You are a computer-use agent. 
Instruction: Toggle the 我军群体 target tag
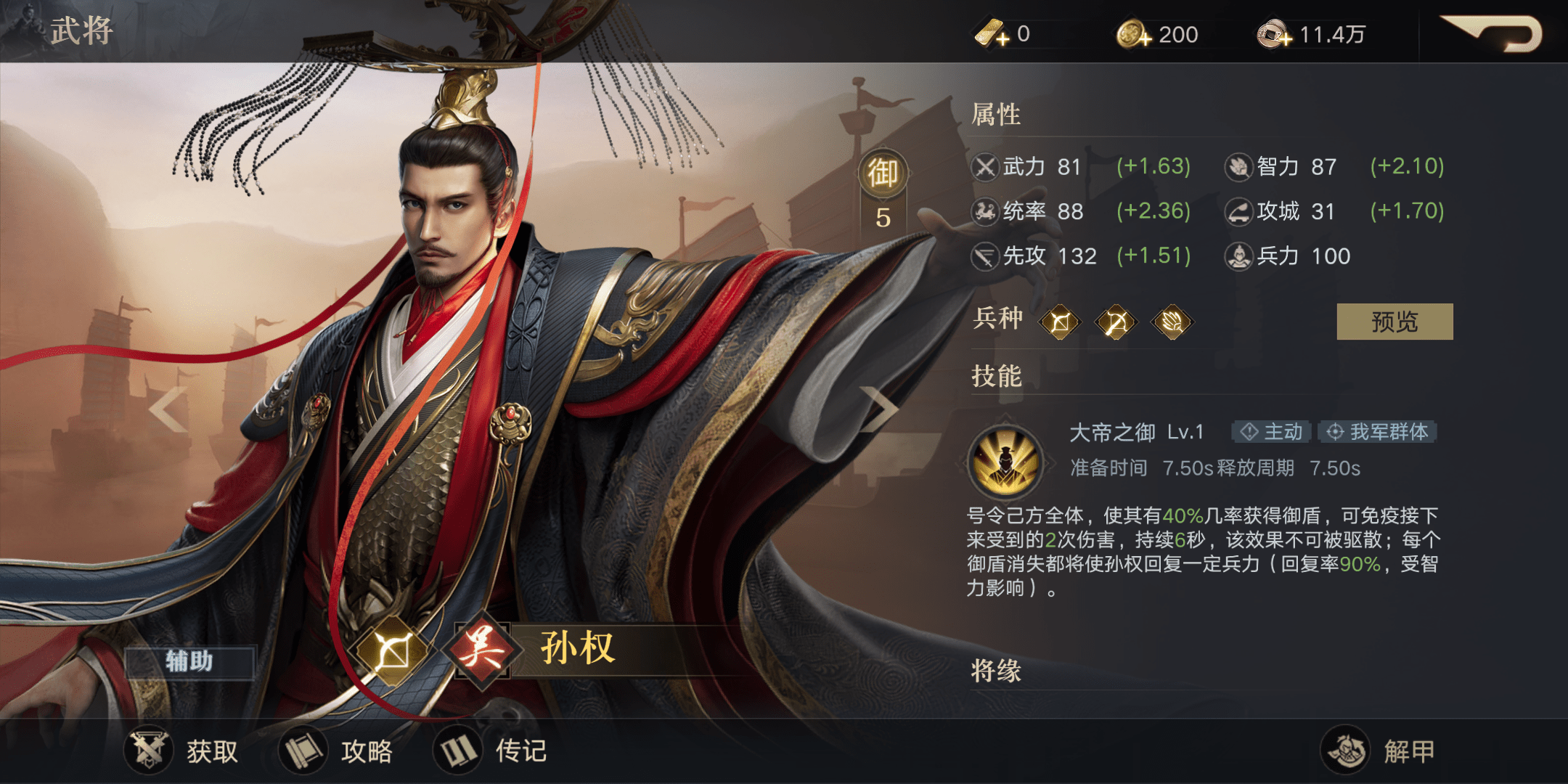[1376, 432]
